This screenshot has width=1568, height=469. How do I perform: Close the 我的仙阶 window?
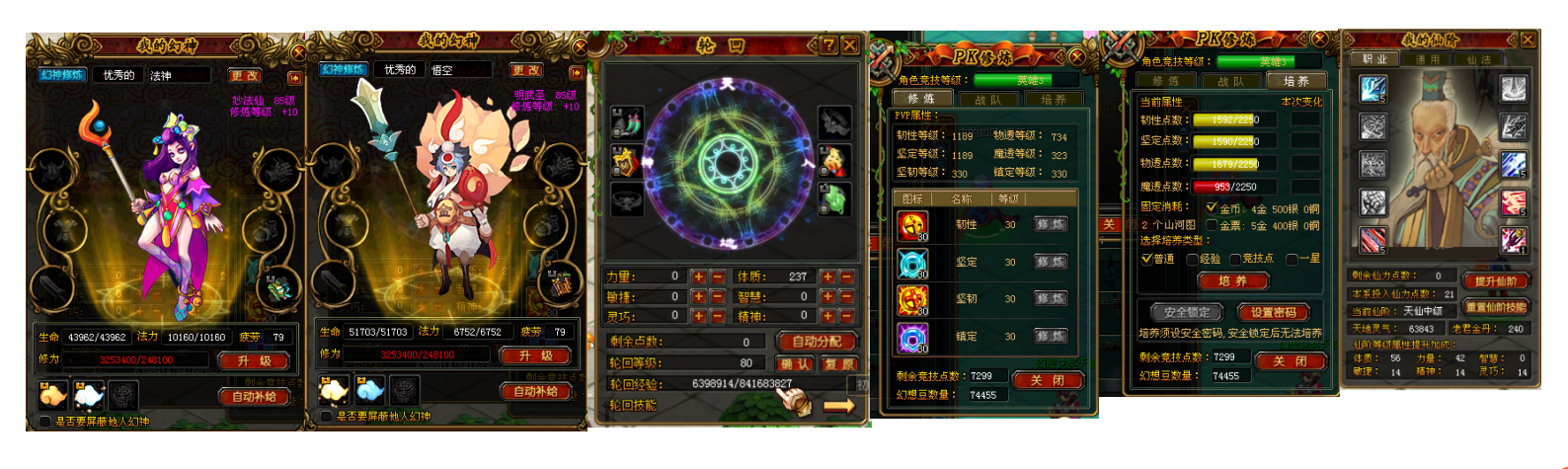[x=1528, y=40]
